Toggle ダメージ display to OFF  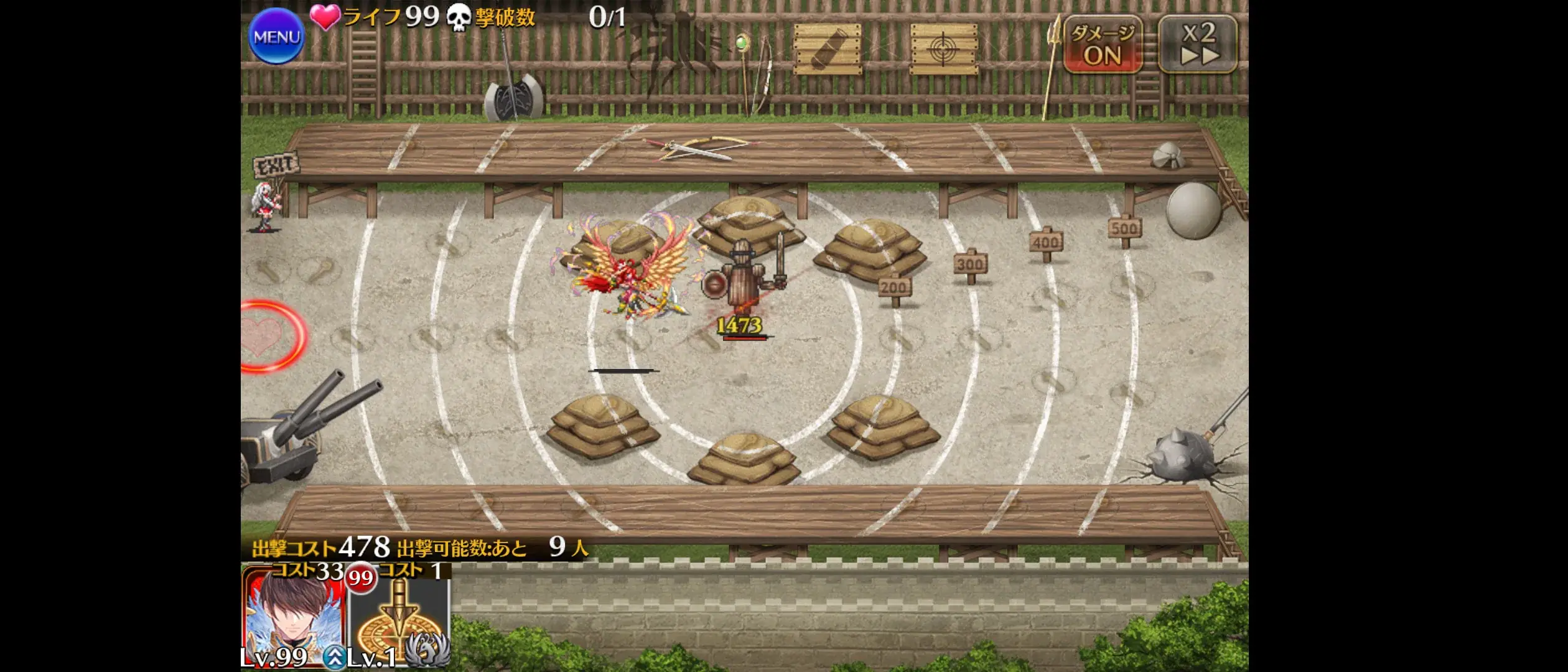coord(1104,44)
